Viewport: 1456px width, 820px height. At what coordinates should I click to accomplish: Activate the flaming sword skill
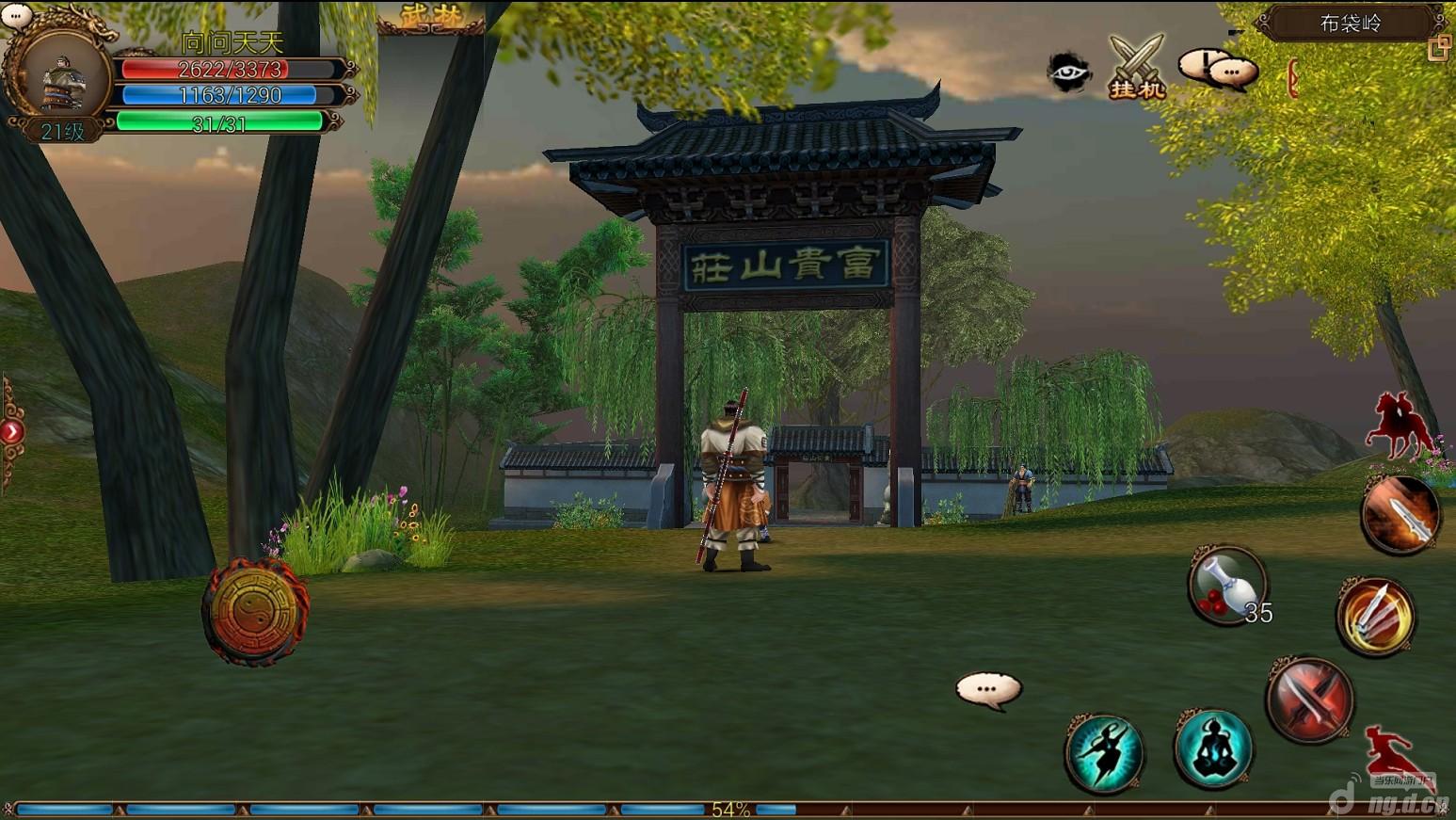[x=1400, y=514]
